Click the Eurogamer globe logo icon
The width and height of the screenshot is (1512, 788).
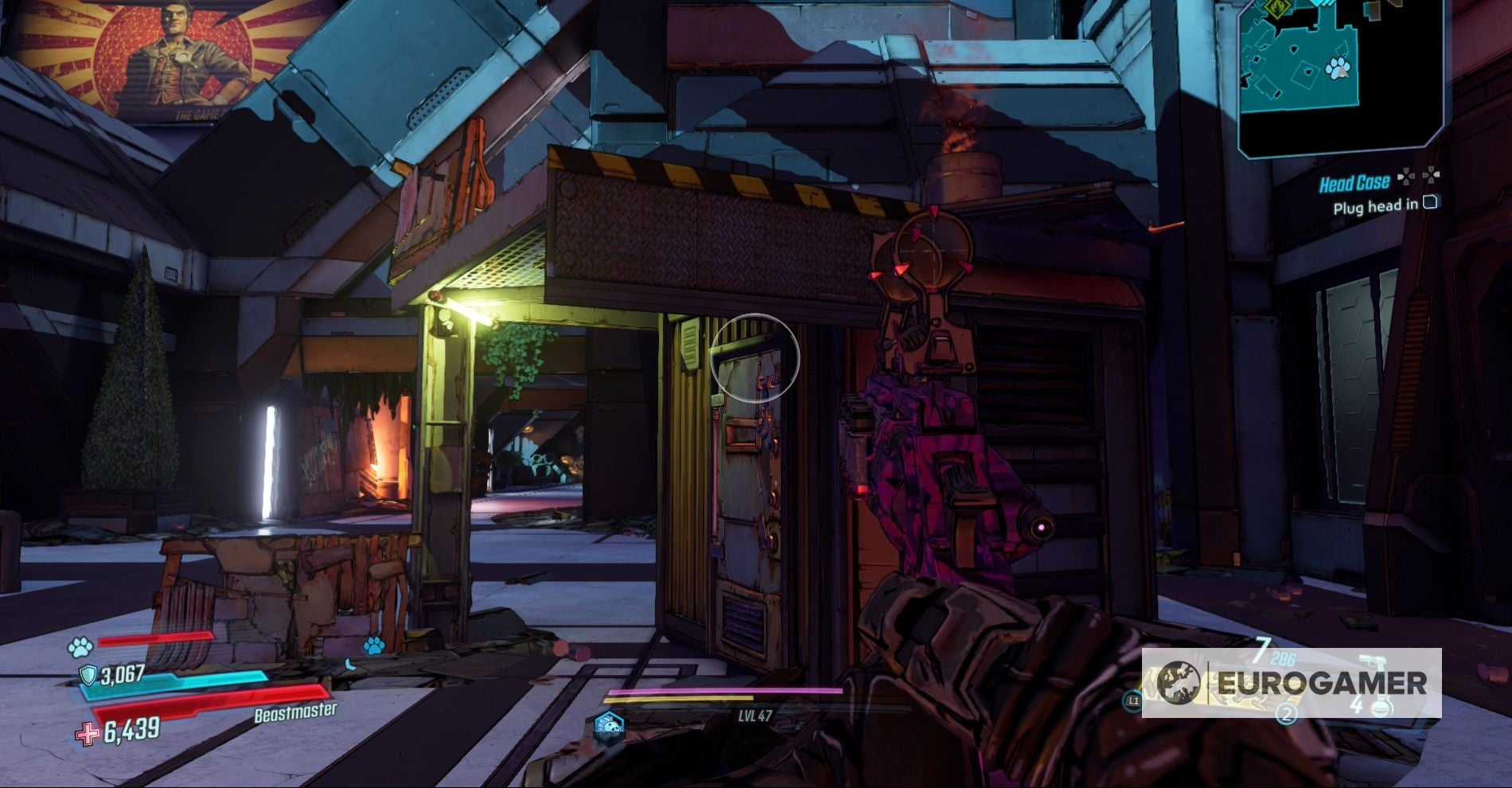tap(1179, 682)
